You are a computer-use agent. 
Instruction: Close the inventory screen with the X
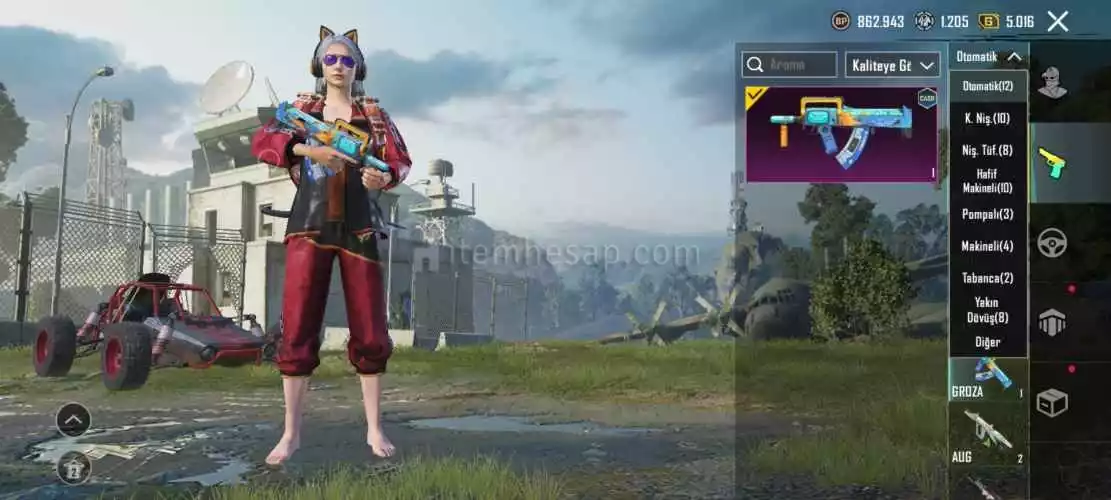pyautogui.click(x=1057, y=21)
